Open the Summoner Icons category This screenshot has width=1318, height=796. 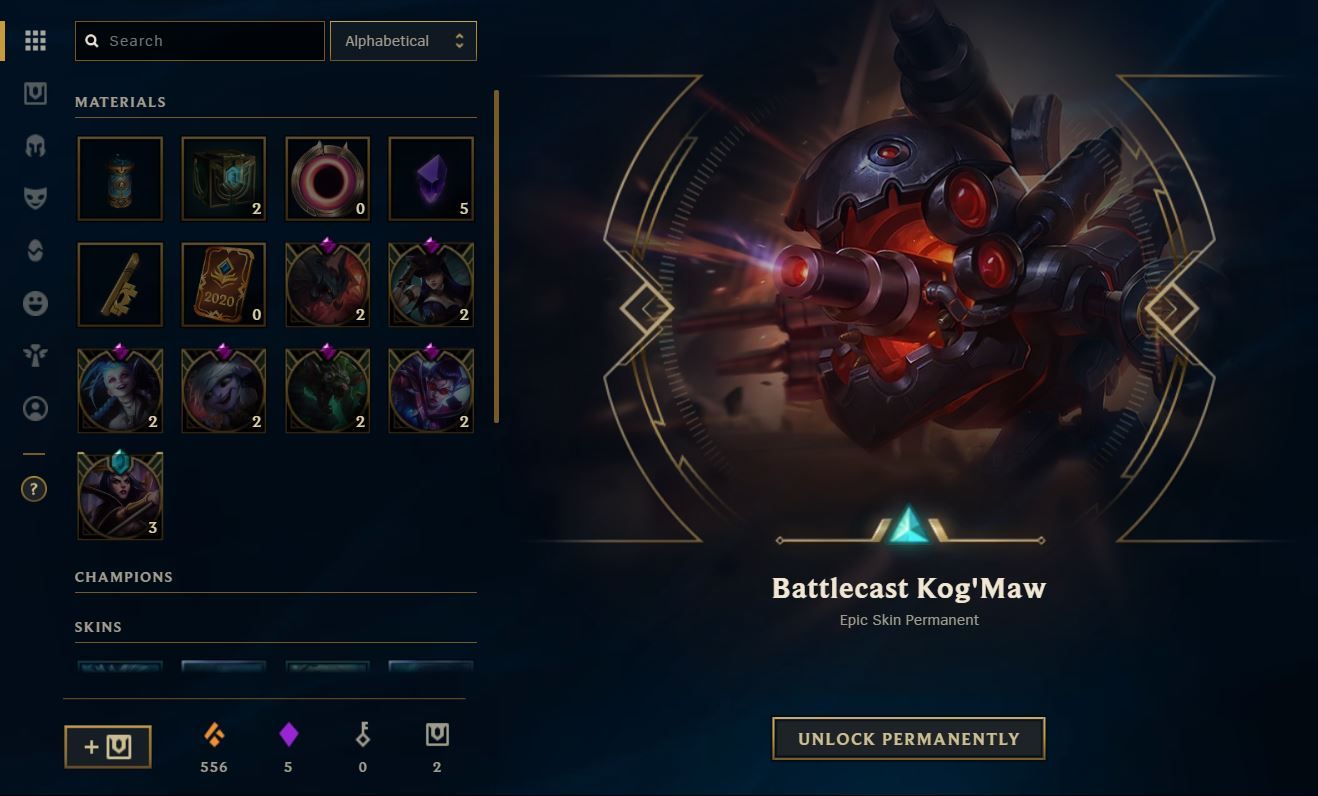point(35,409)
